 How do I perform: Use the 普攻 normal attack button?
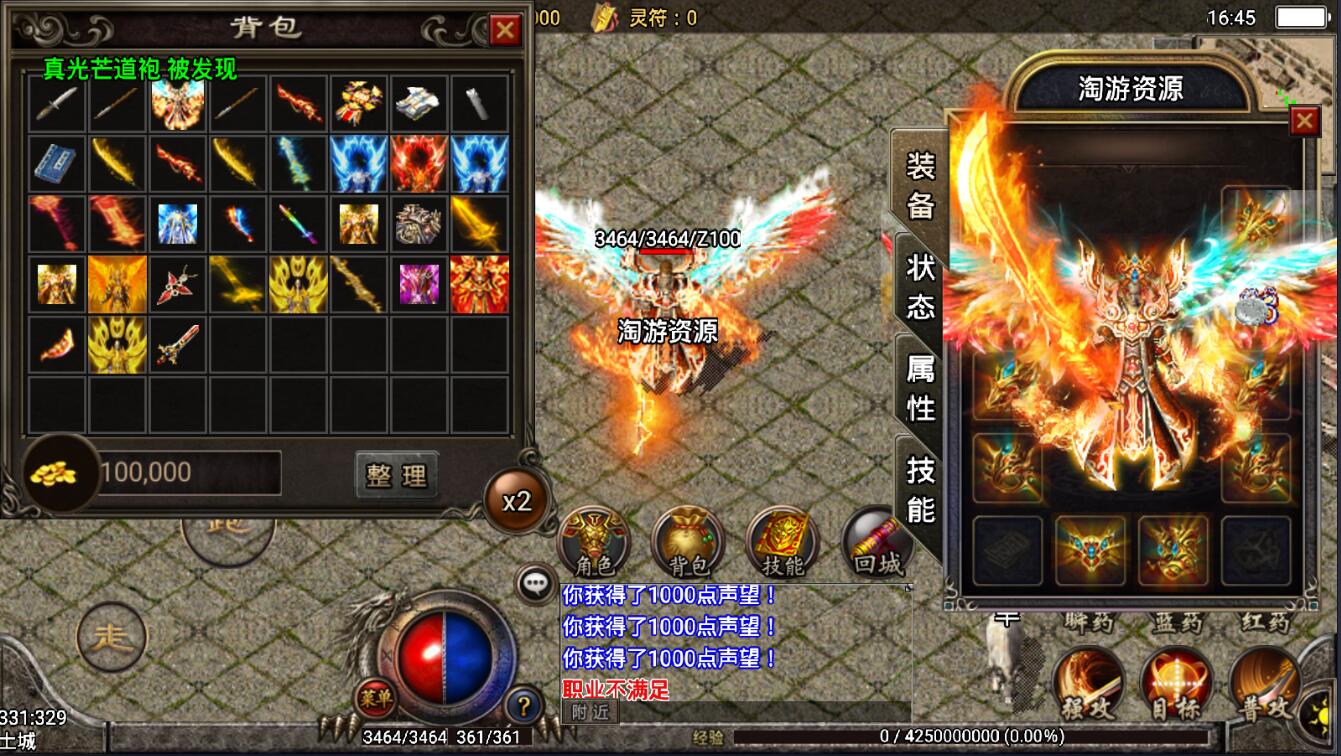[1264, 685]
